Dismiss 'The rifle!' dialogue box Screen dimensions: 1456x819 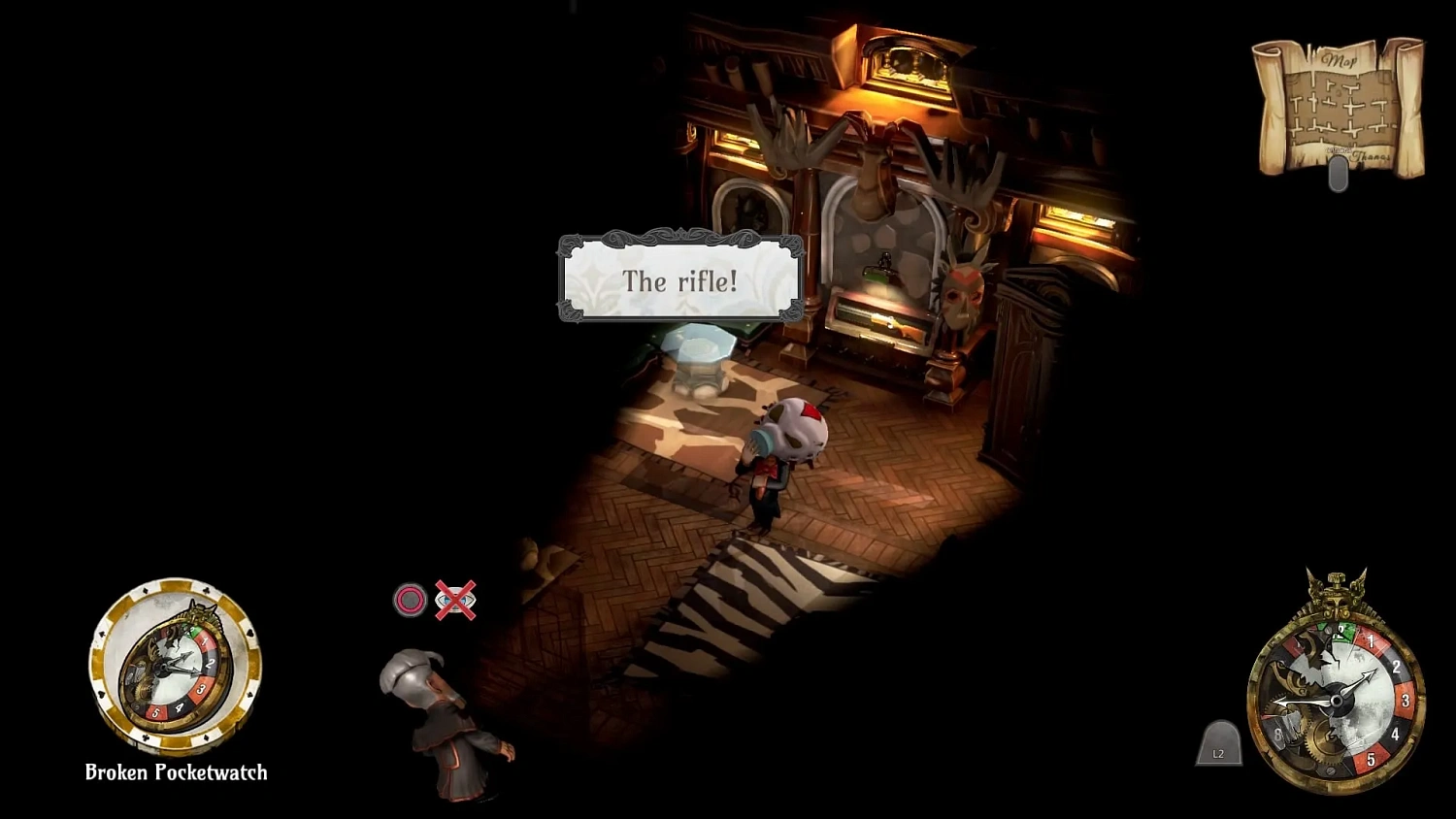tap(679, 281)
